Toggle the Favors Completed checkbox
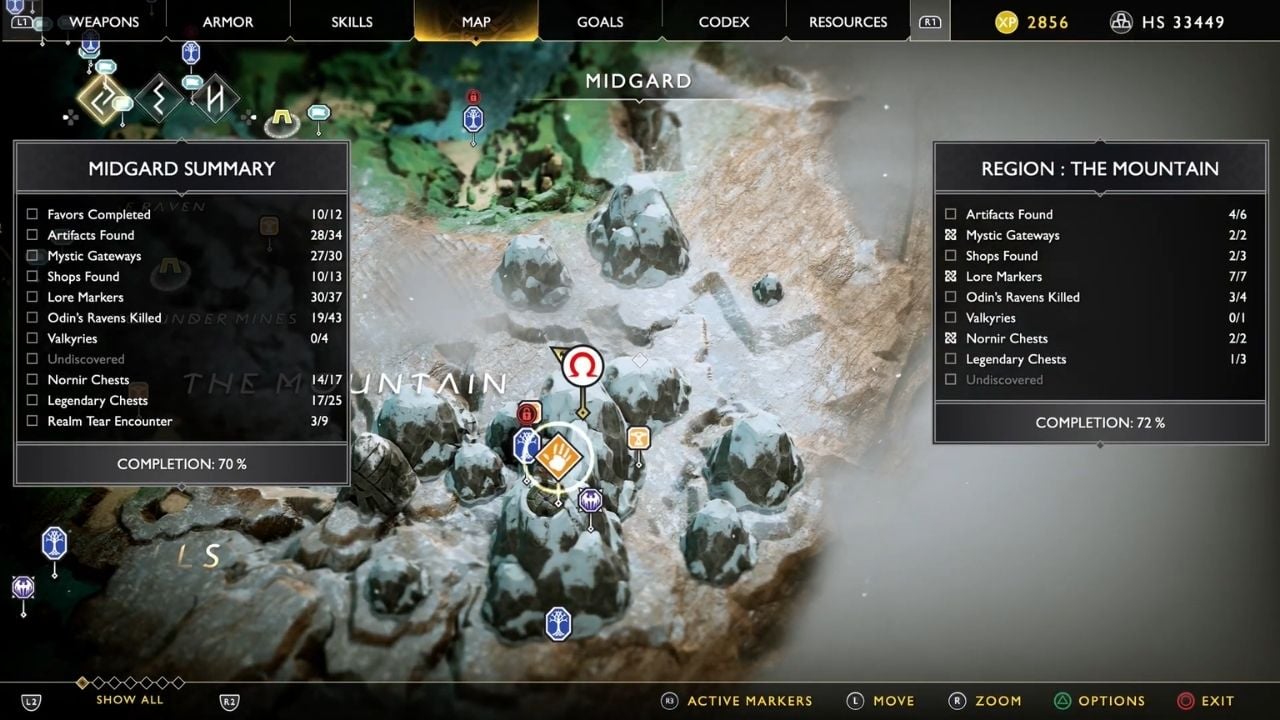 pyautogui.click(x=33, y=214)
